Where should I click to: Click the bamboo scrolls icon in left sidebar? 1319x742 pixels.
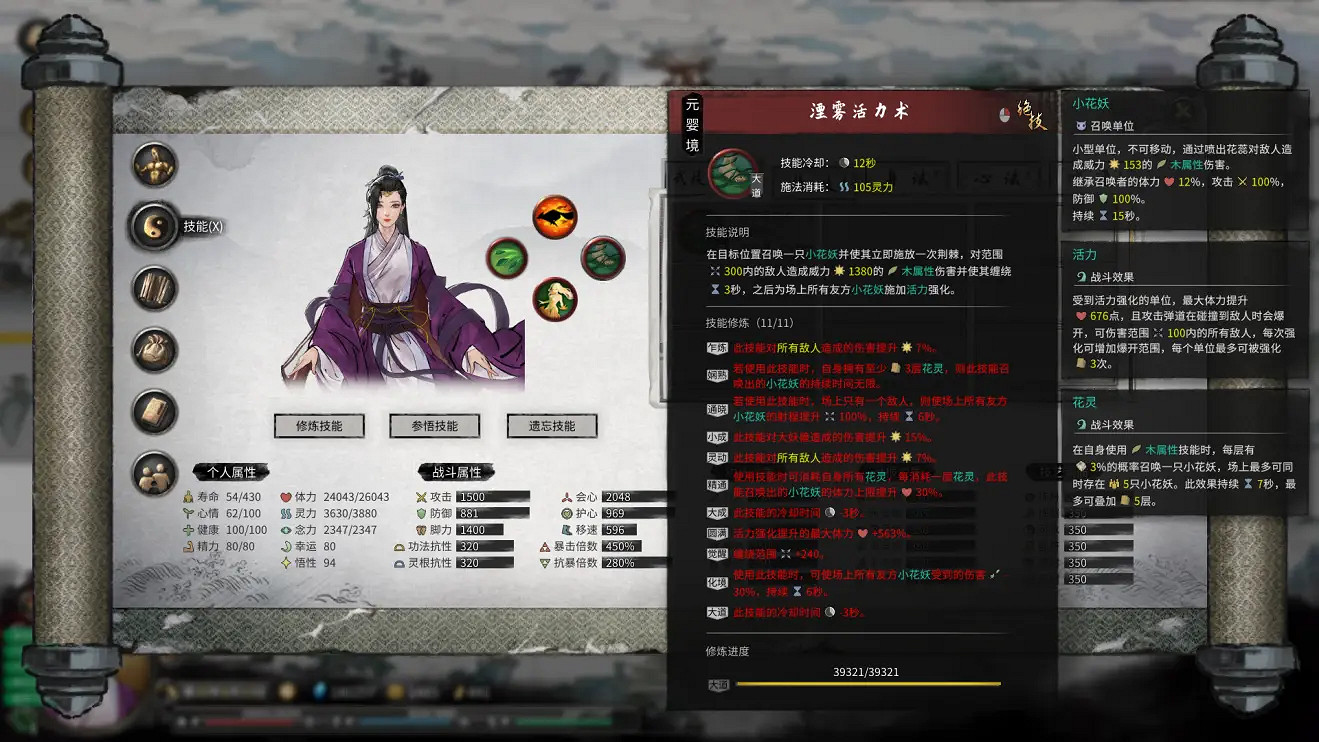(x=155, y=285)
